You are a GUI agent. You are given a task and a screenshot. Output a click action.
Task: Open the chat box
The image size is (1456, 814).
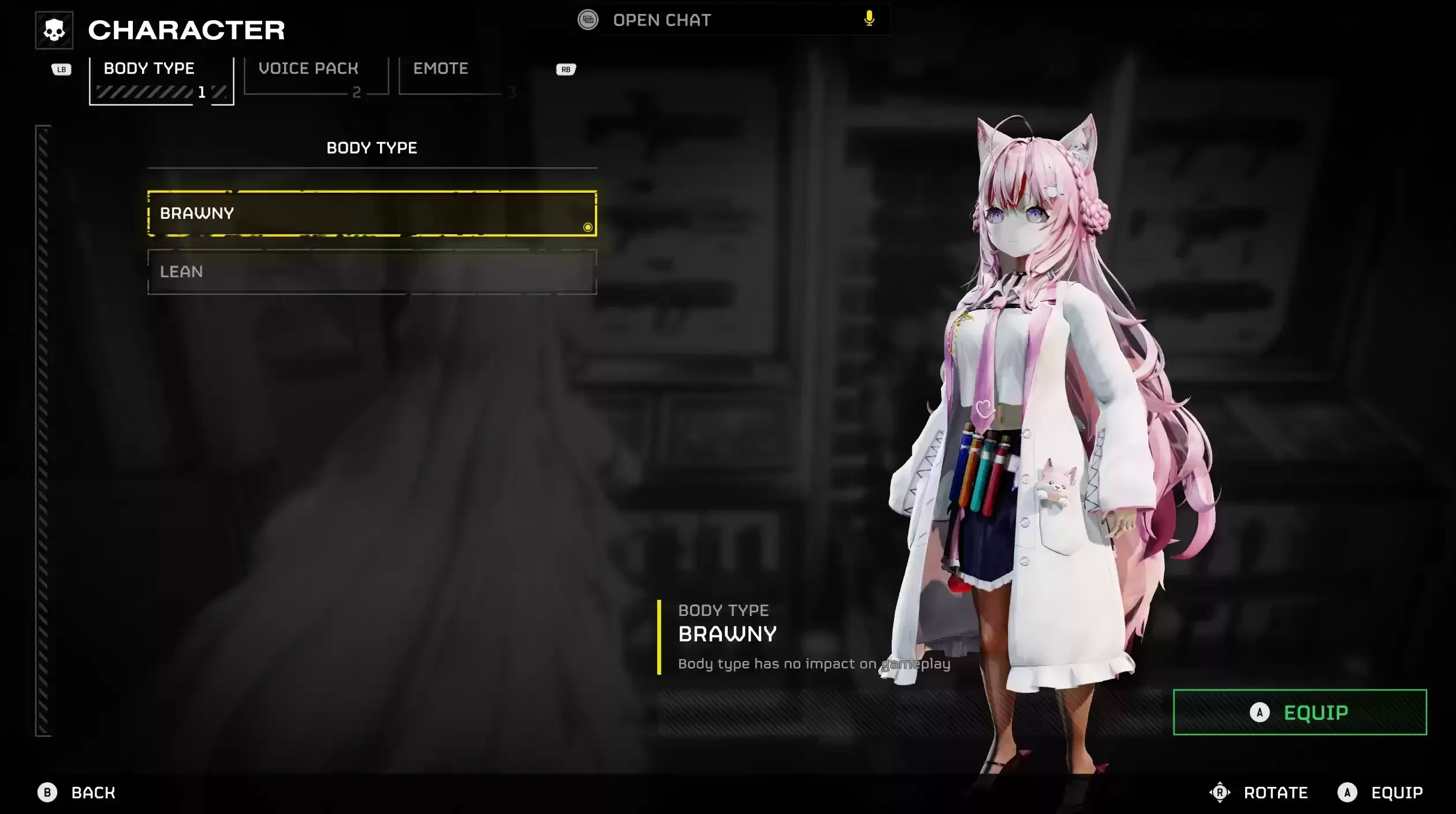(661, 20)
